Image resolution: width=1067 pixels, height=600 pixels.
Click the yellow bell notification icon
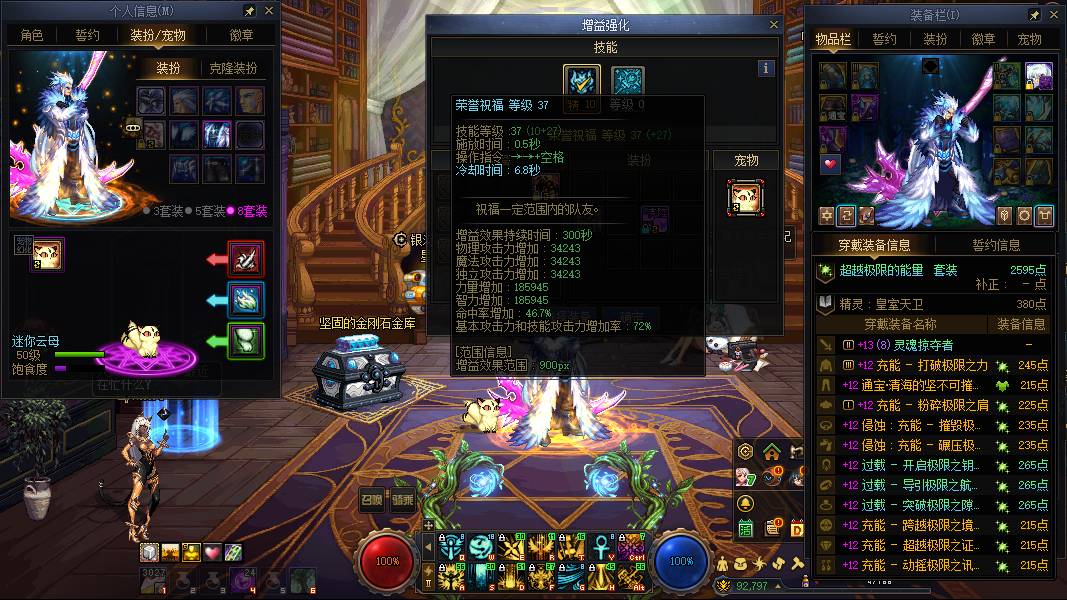pyautogui.click(x=746, y=503)
